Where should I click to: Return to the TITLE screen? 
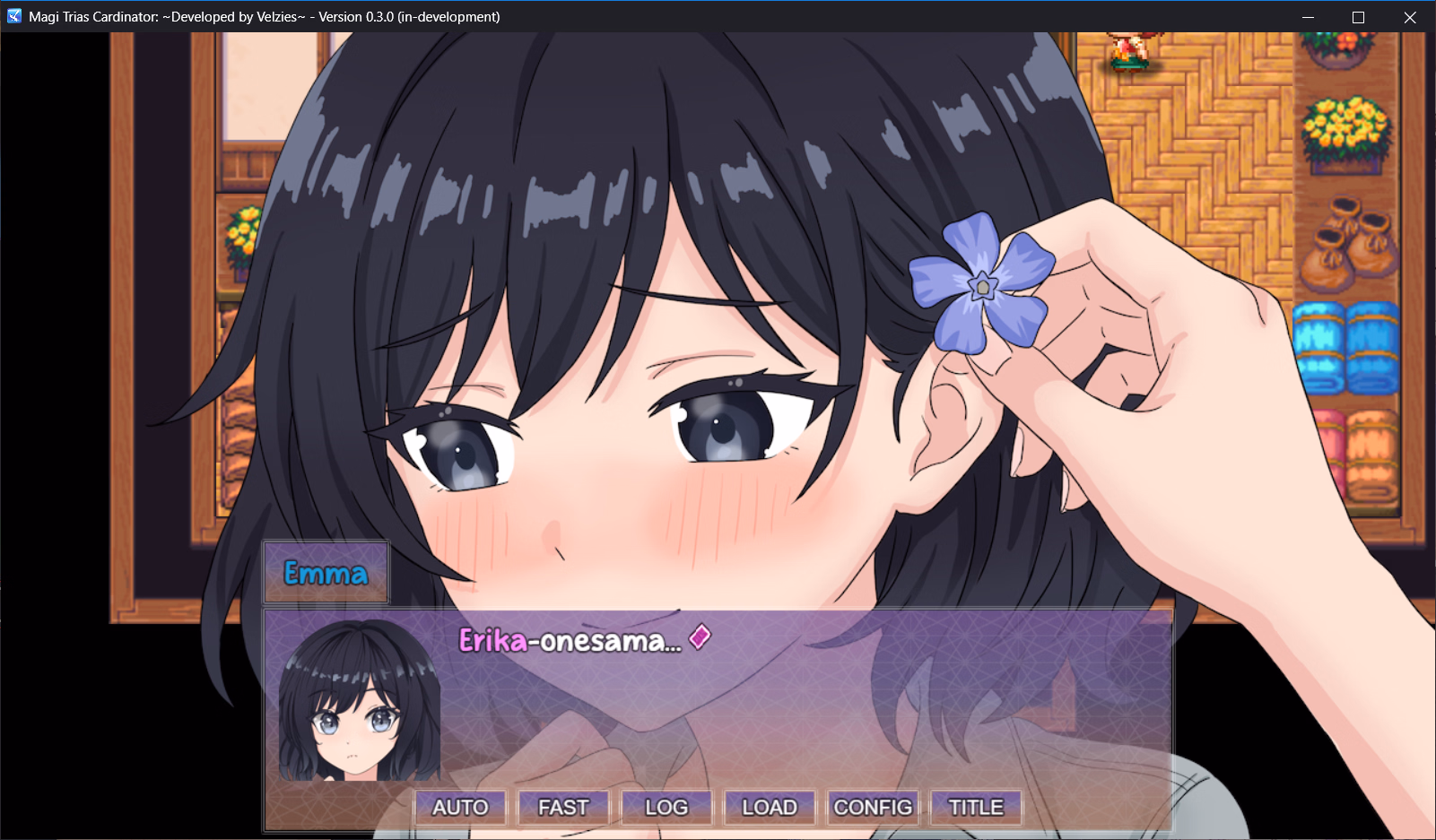(975, 806)
